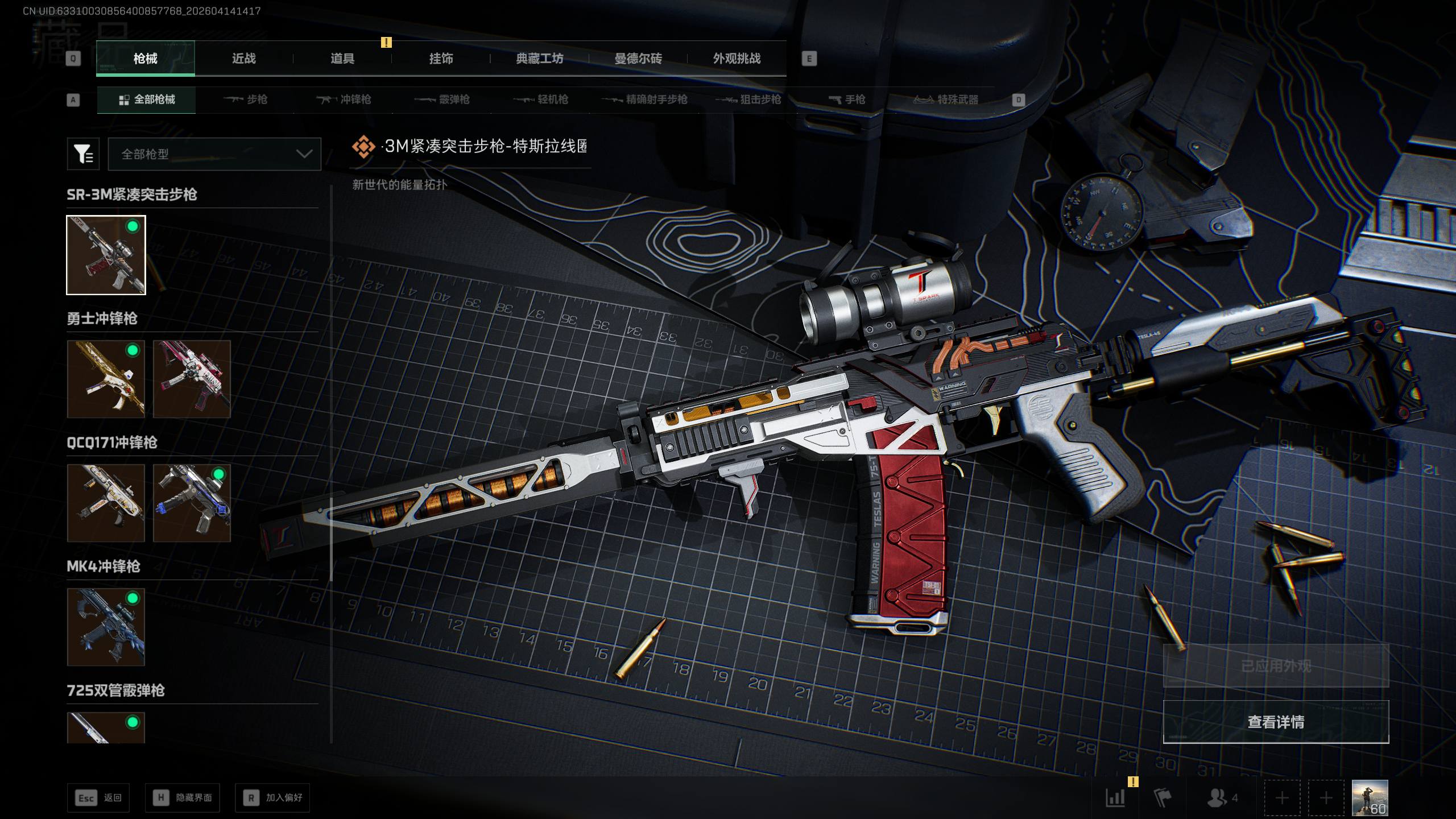The width and height of the screenshot is (1456, 819).
Task: Click the 隐藏界面 hide interface button
Action: click(x=183, y=798)
